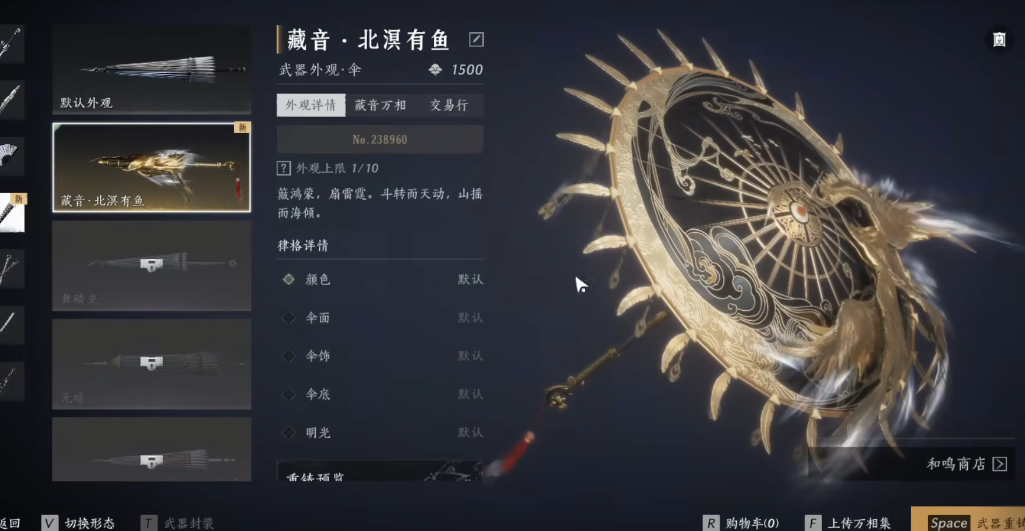Click the 切换形态 switch form button
The width and height of the screenshot is (1025, 531).
pyautogui.click(x=78, y=522)
